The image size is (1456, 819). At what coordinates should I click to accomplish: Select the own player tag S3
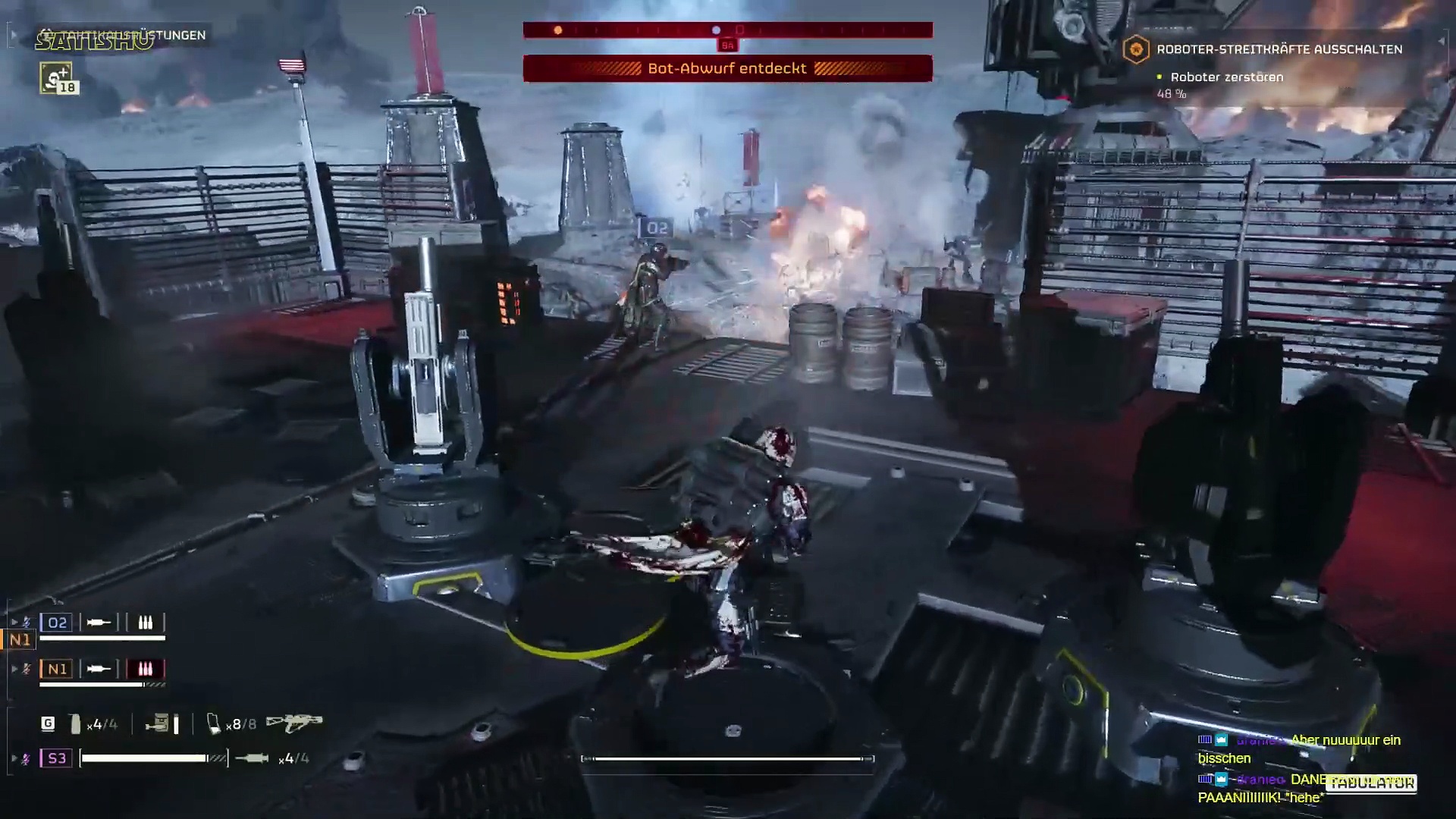(57, 758)
